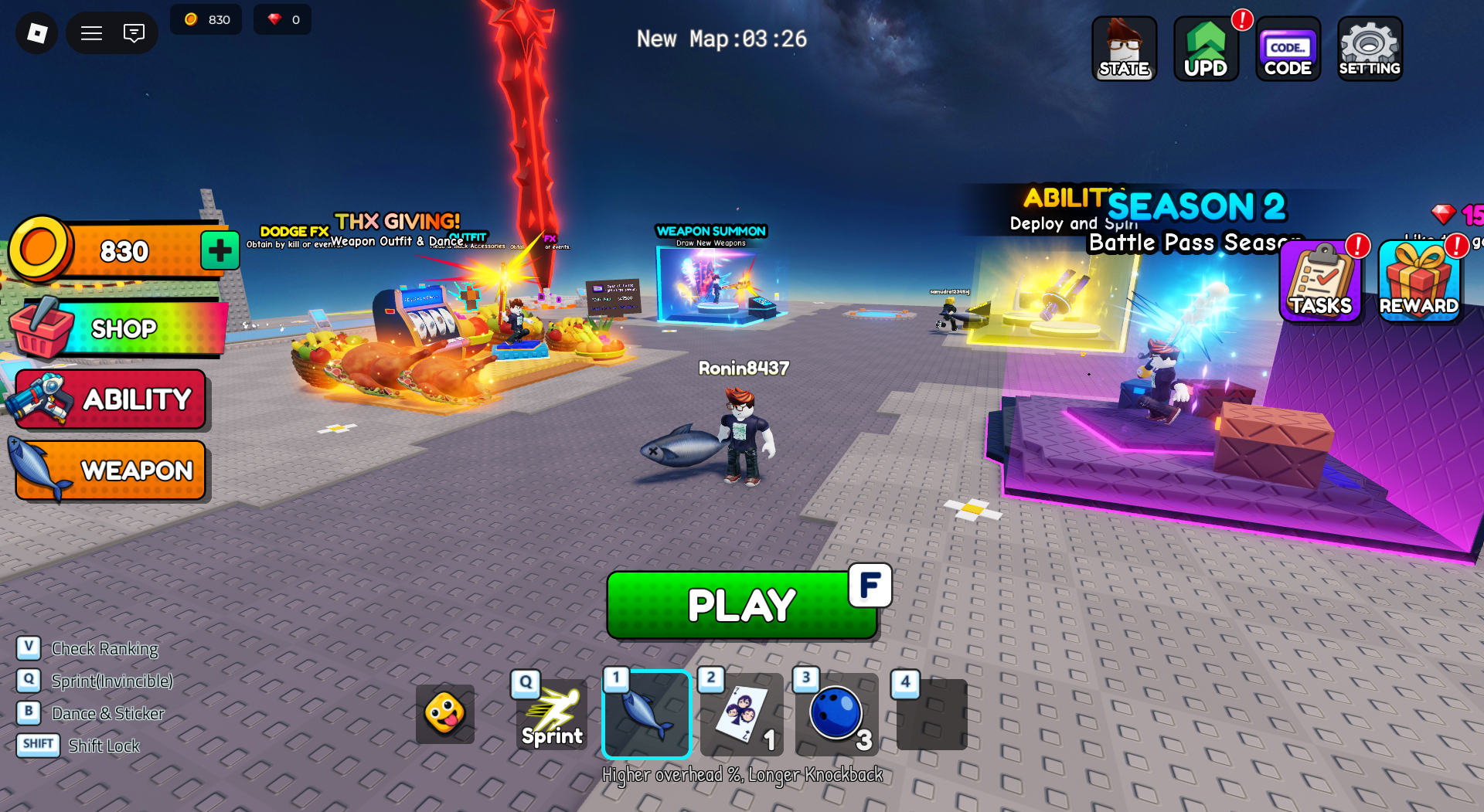Open the STATE panel
This screenshot has width=1484, height=812.
click(1124, 49)
